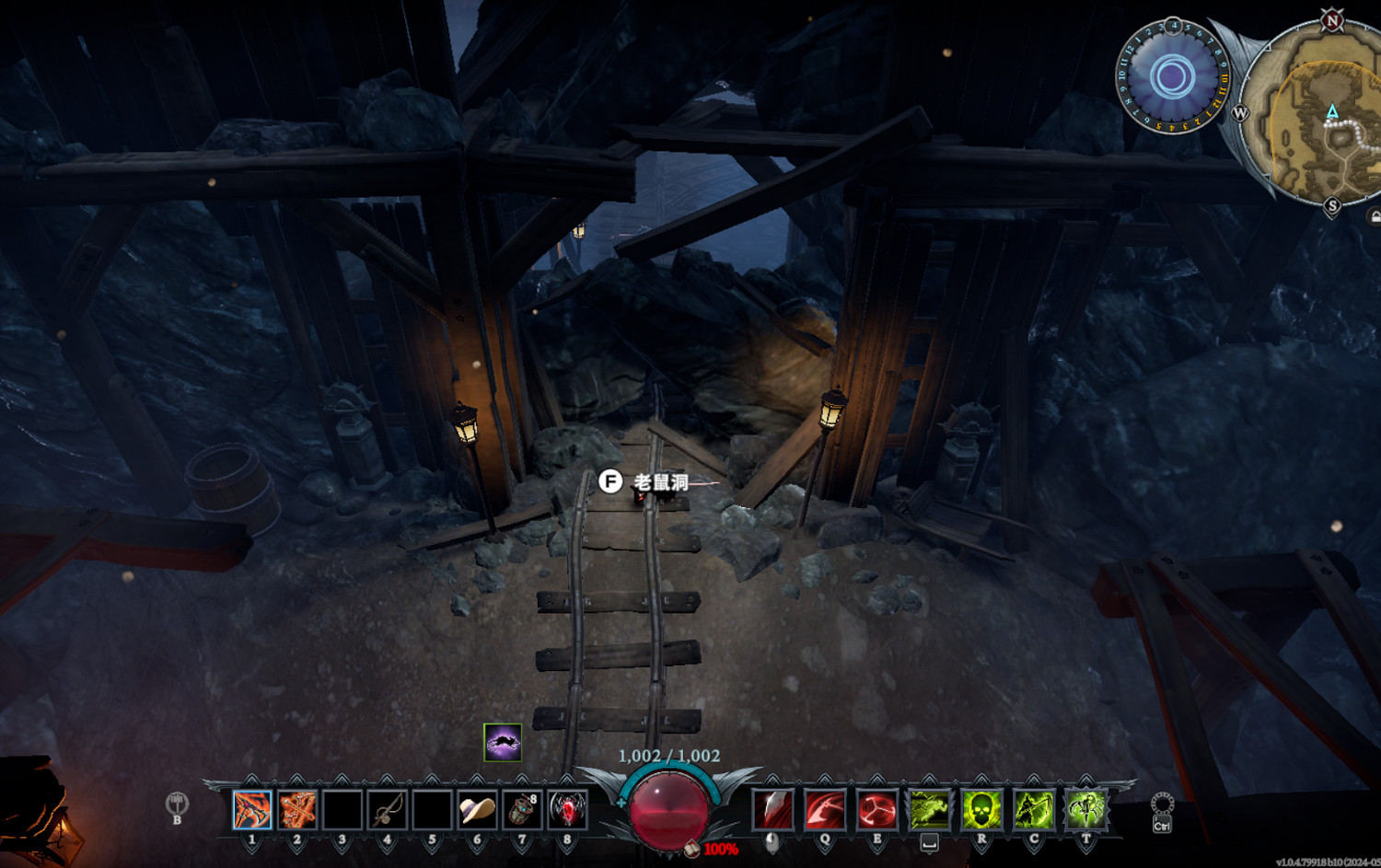Cast the green reaper scythe spell
The width and height of the screenshot is (1381, 868).
coord(1034,810)
